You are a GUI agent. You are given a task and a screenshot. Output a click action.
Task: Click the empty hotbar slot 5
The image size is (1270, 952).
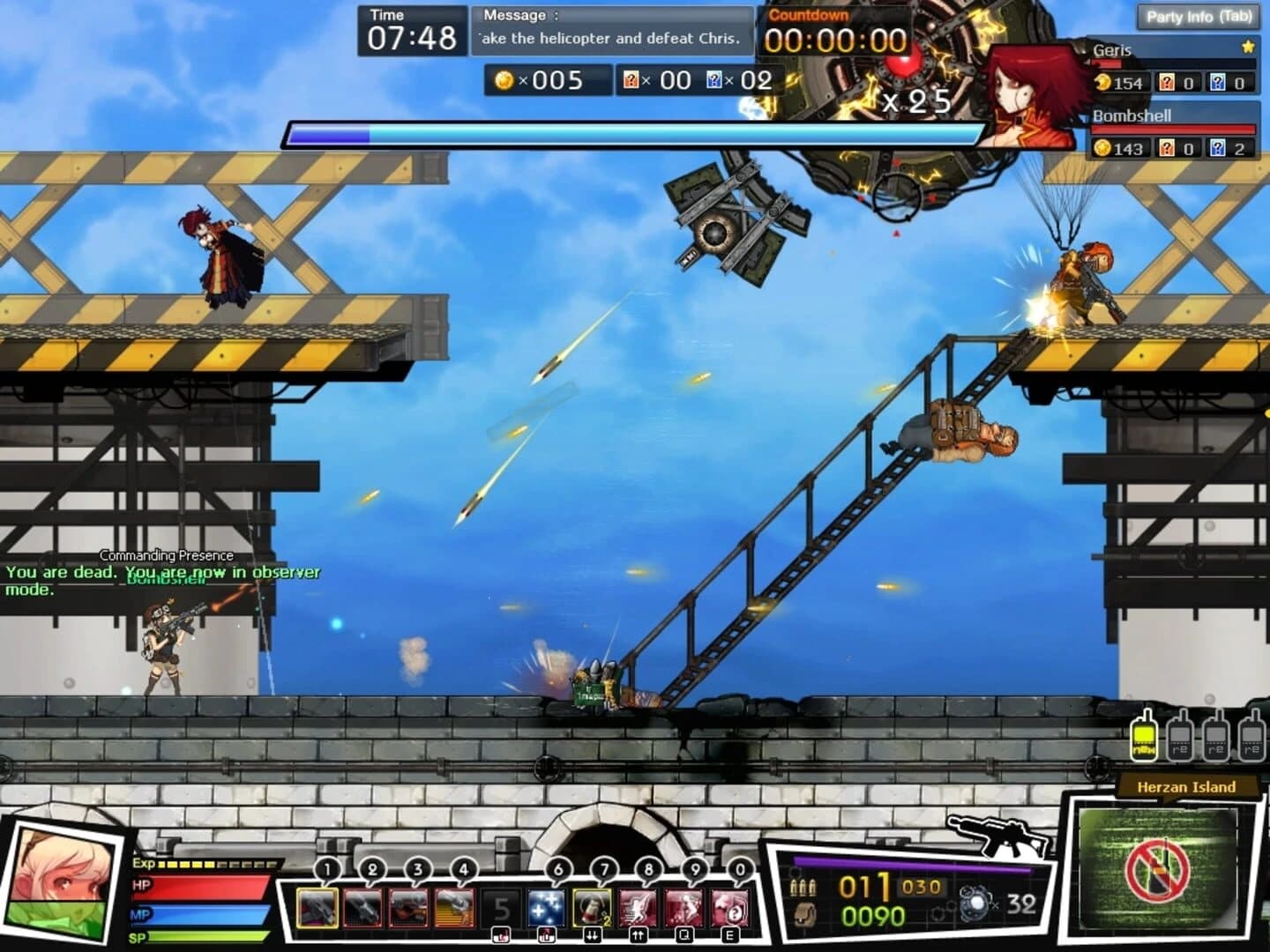[501, 907]
